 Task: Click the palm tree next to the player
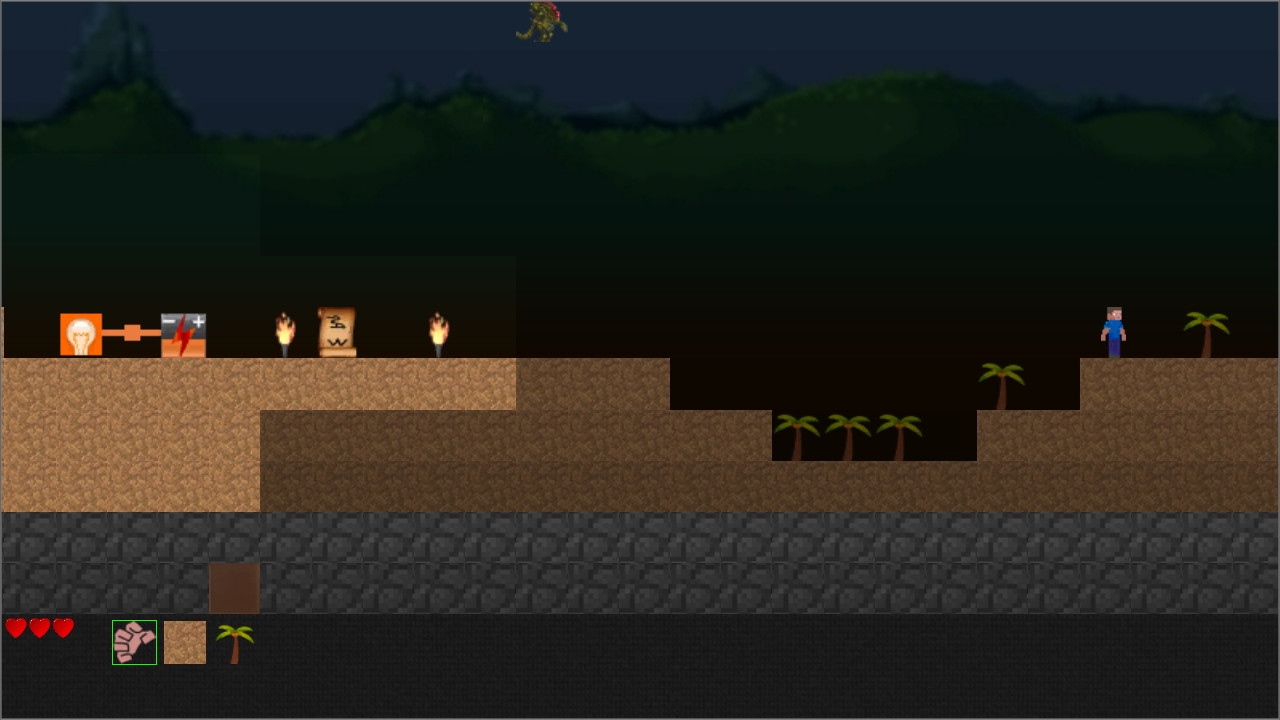(1206, 330)
